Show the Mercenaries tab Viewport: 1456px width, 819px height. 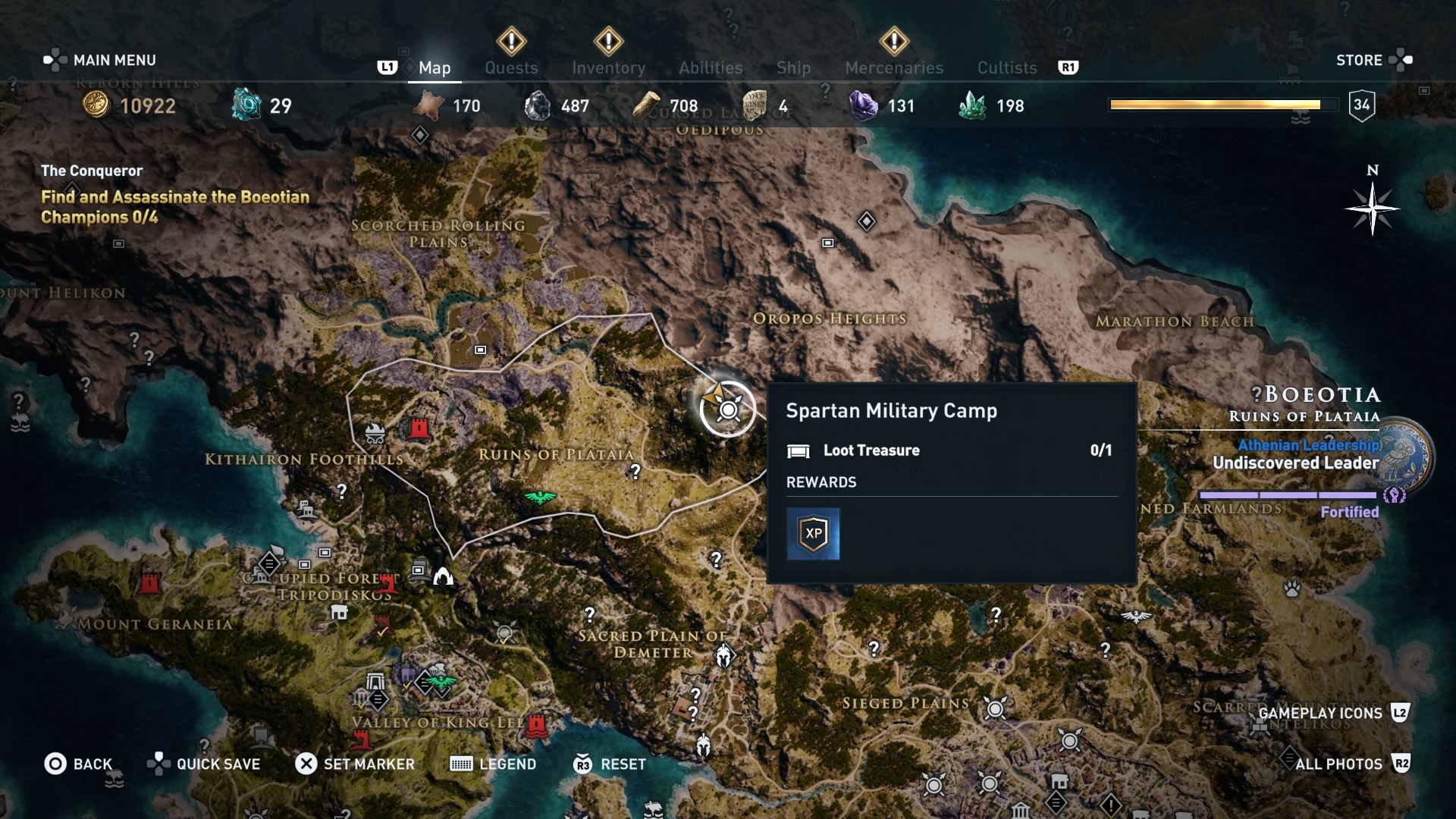tap(894, 67)
